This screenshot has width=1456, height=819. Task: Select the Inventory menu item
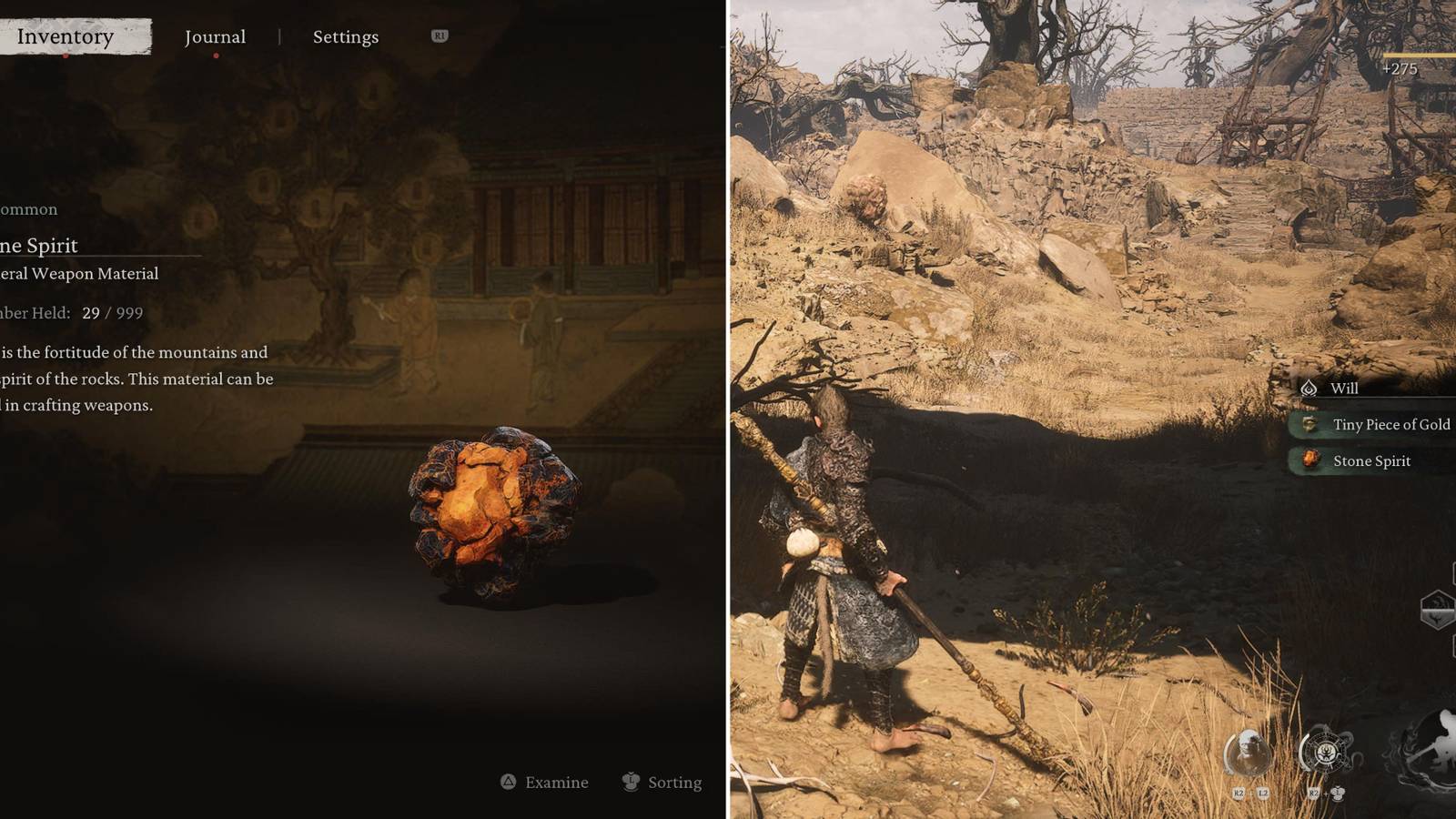click(62, 36)
